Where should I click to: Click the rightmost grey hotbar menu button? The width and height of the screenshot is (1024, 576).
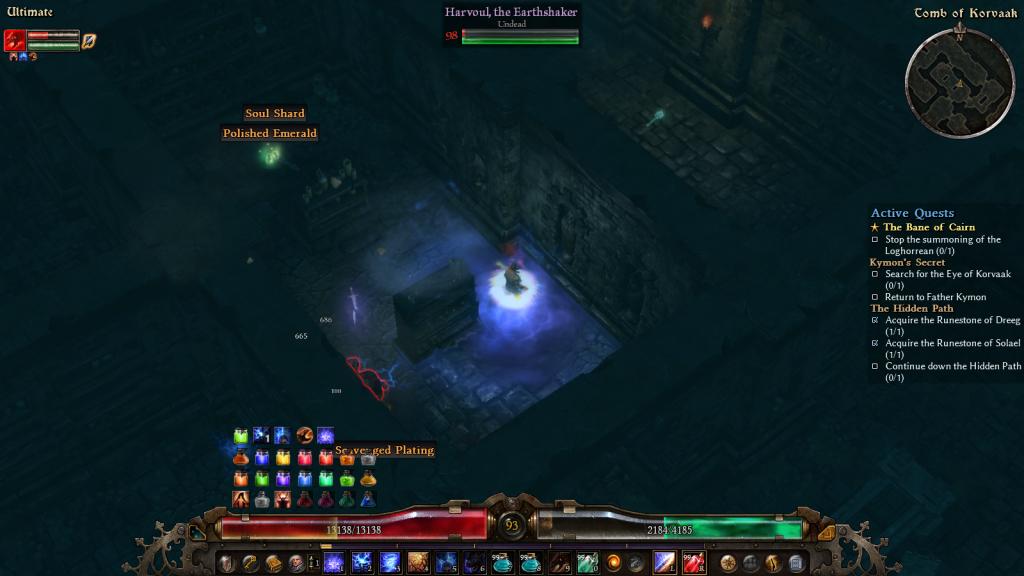click(x=797, y=563)
